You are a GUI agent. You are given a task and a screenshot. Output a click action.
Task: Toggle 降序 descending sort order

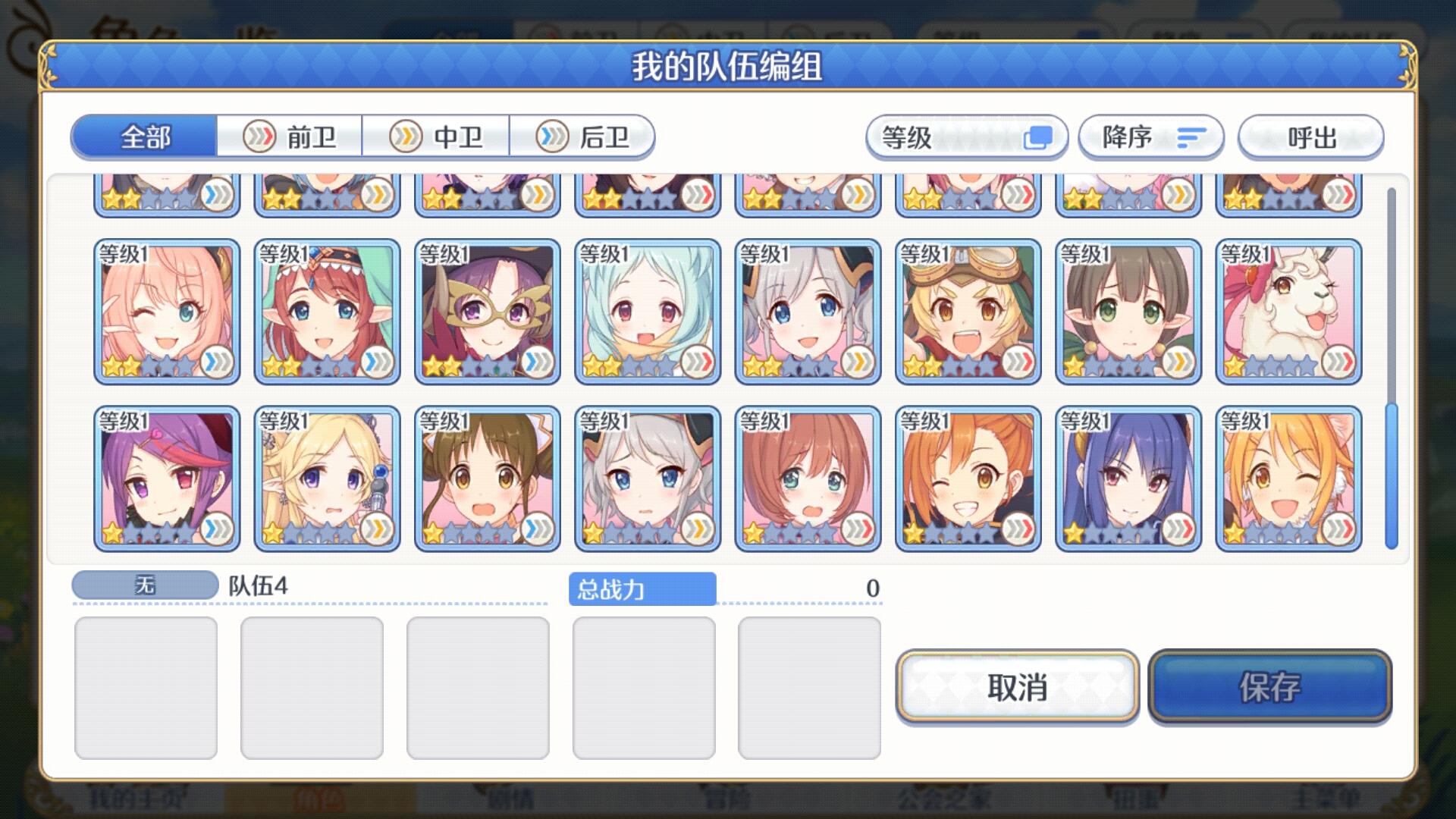point(1150,137)
